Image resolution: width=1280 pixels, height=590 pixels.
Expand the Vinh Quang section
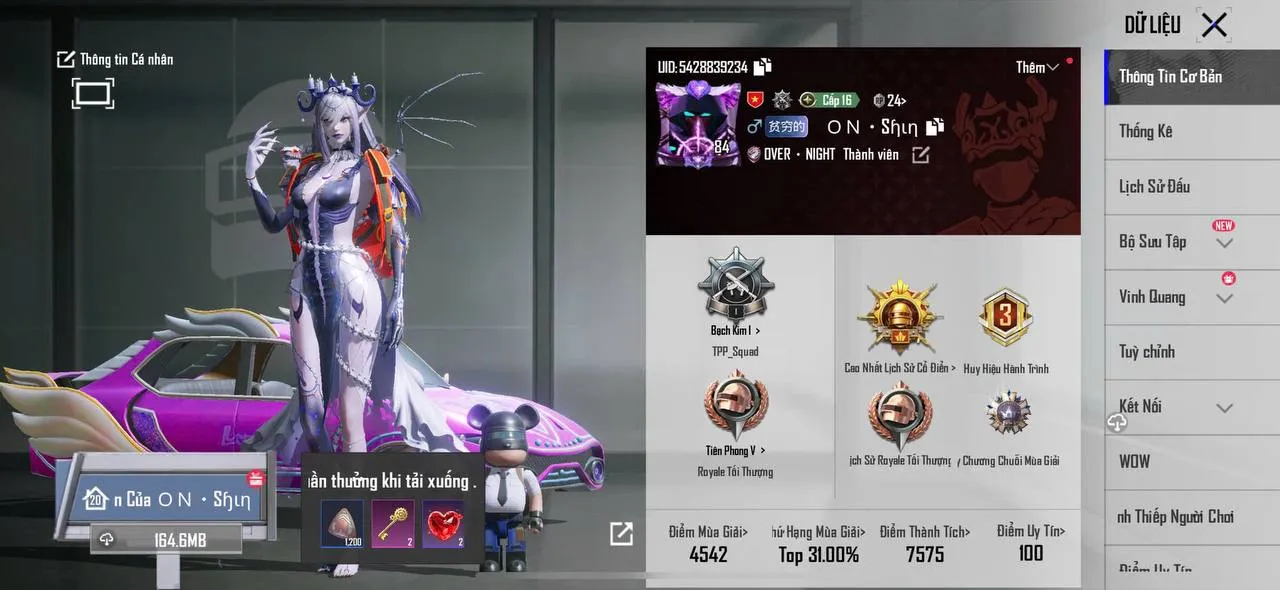[1224, 298]
